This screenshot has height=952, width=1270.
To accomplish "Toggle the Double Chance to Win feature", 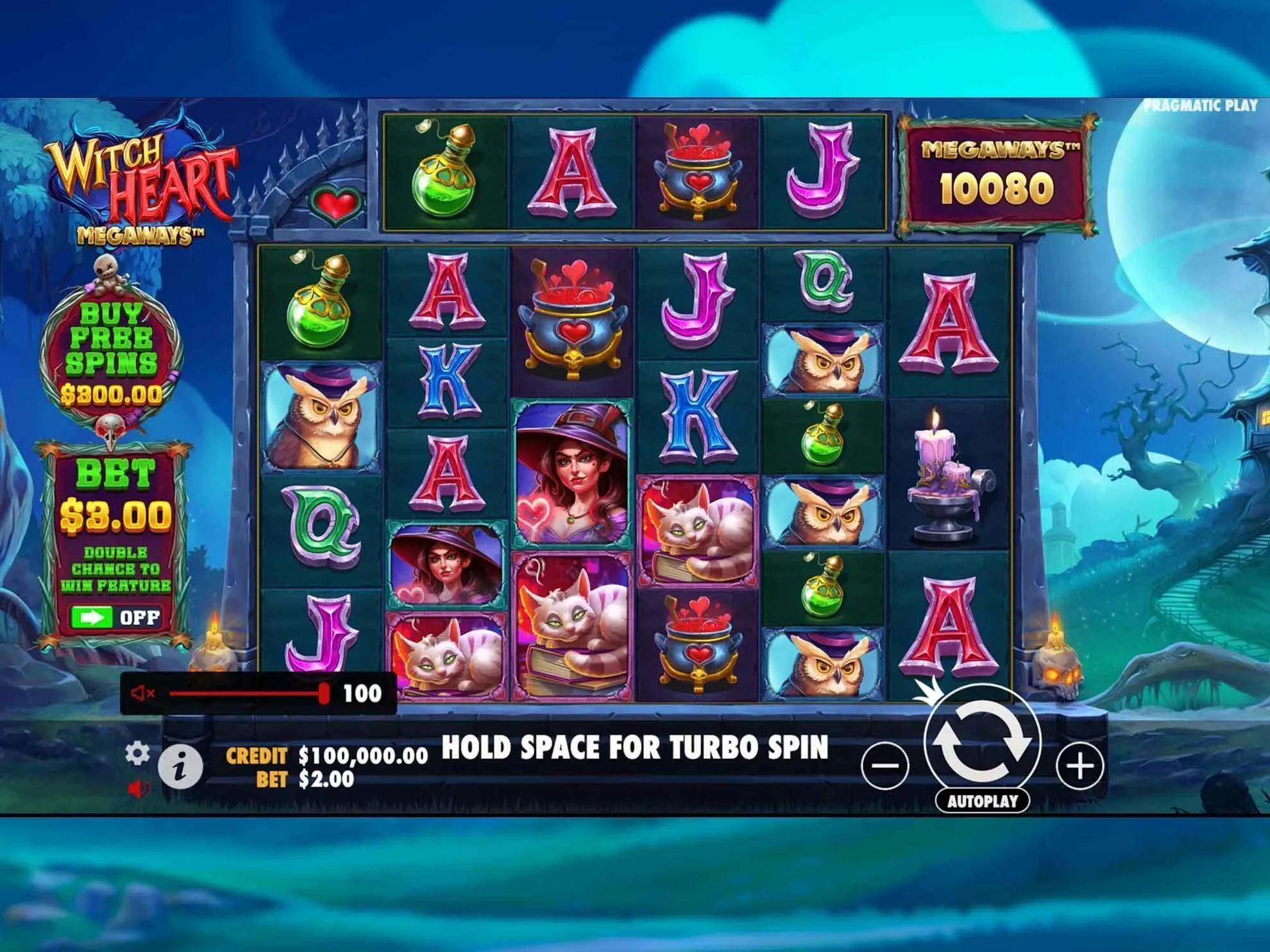I will (115, 617).
